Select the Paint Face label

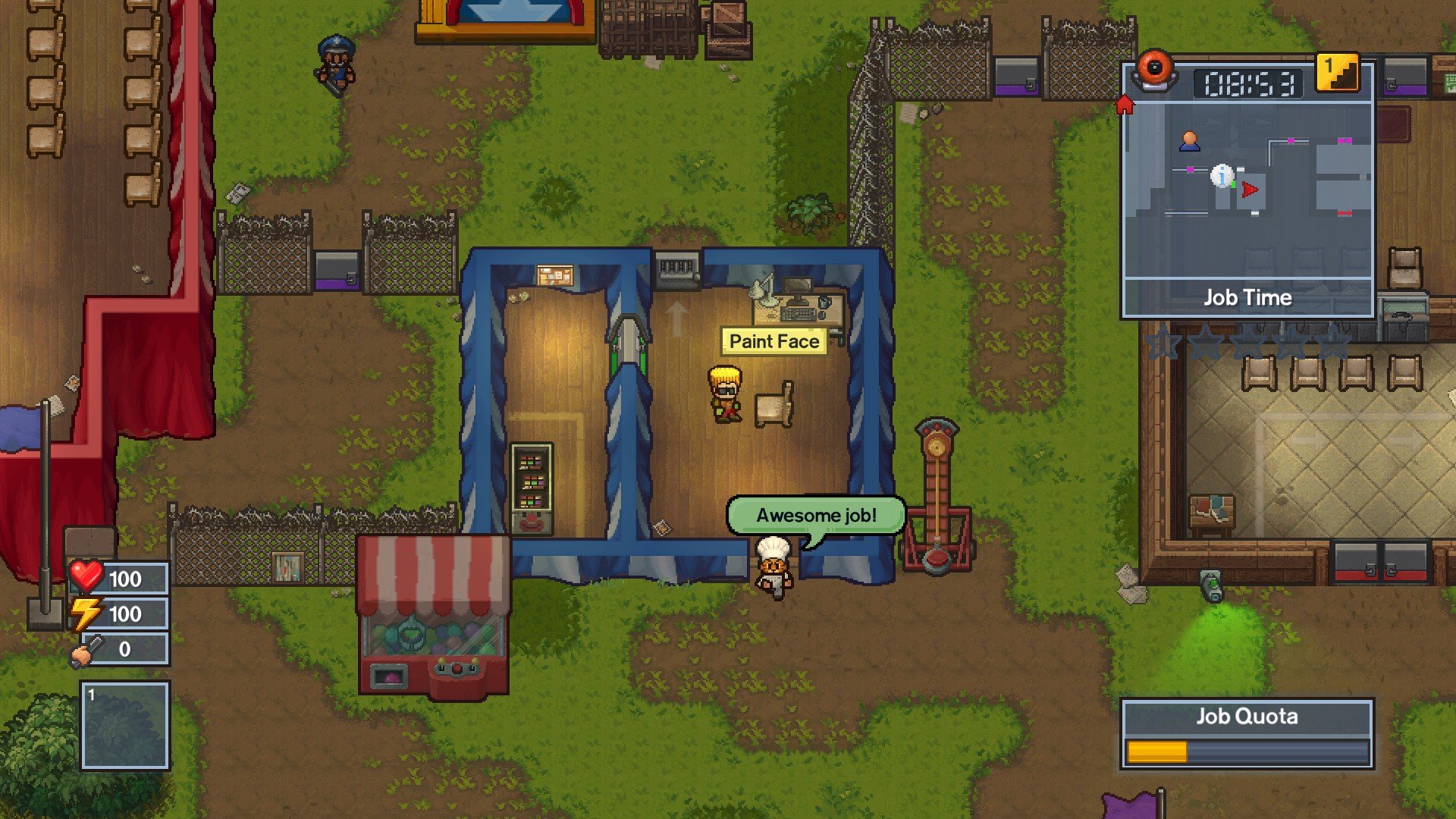(773, 341)
